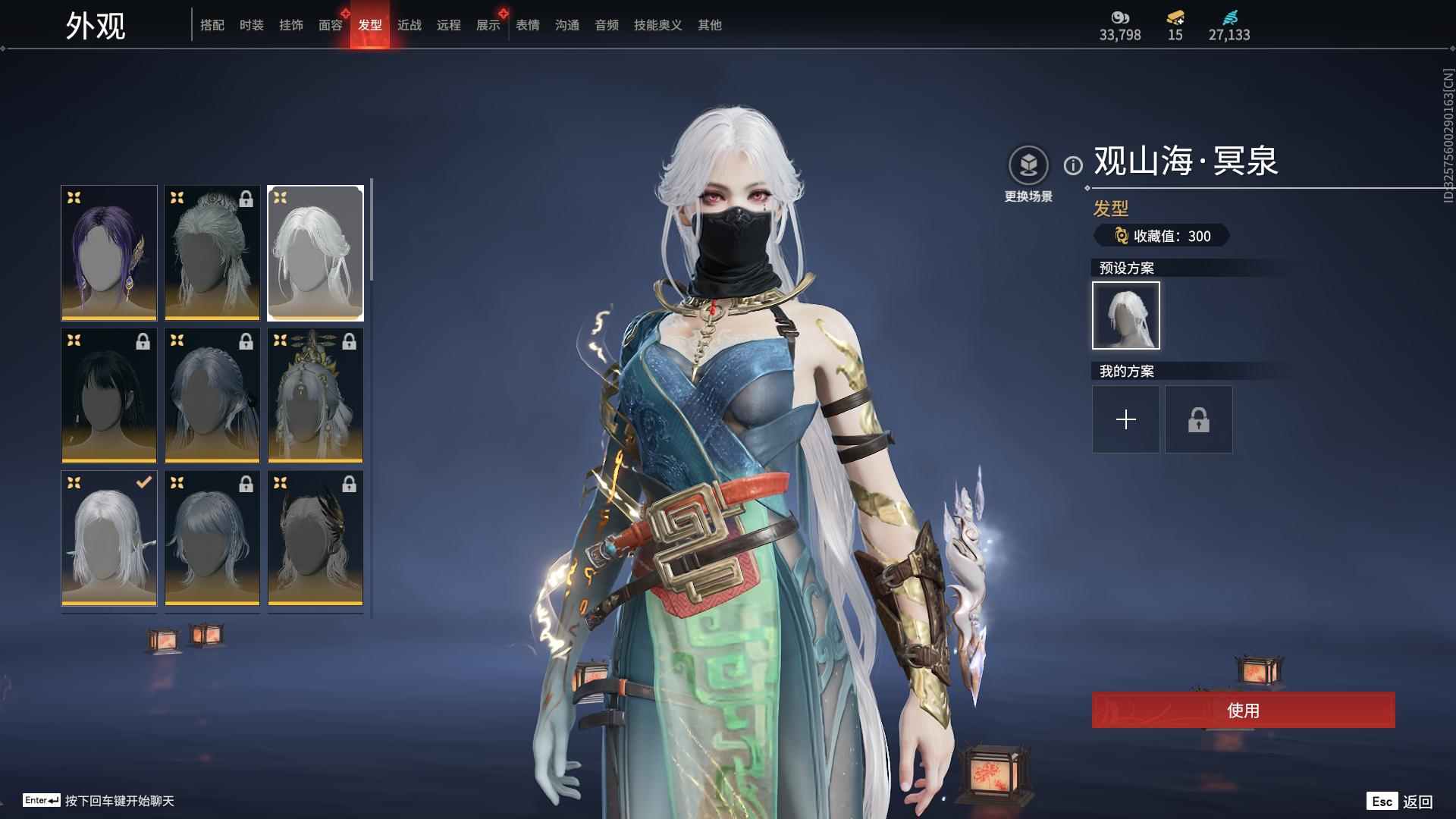This screenshot has height=819, width=1456.
Task: Open the info icon beside 观山海·冥泉
Action: [1073, 165]
